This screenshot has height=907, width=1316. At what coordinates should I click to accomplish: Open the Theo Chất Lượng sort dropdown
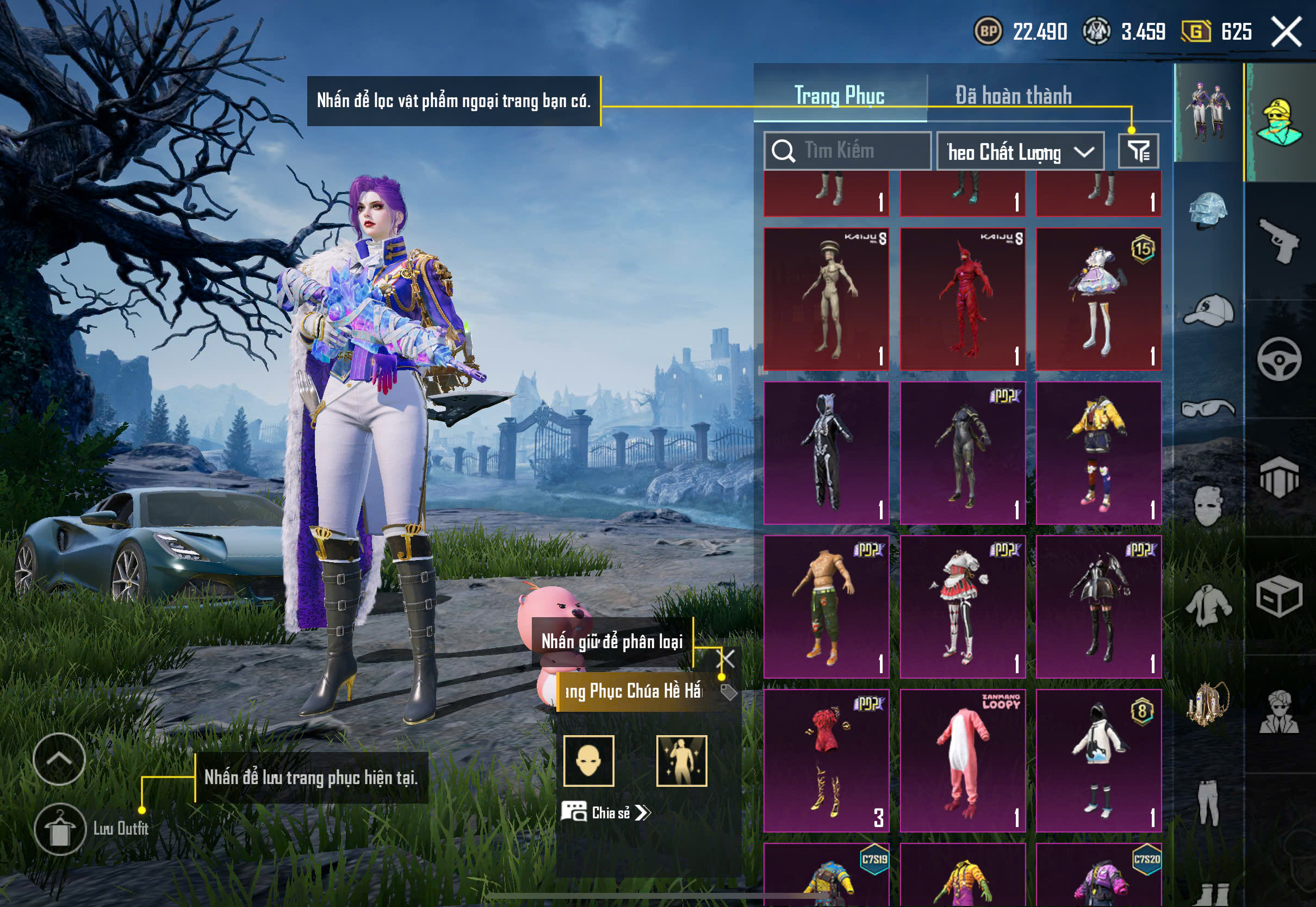coord(1020,152)
